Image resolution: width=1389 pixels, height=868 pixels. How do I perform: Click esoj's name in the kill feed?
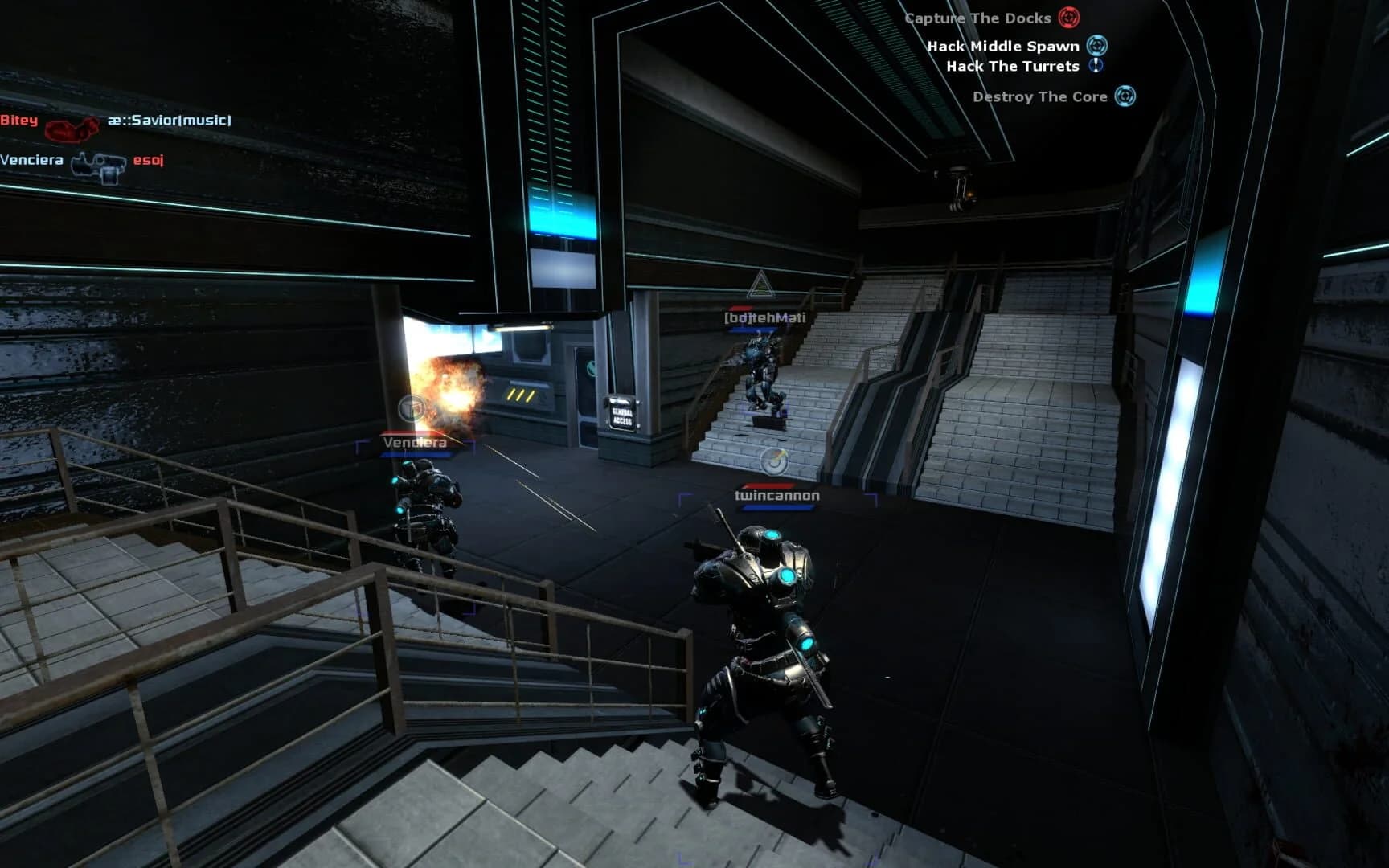[x=148, y=160]
